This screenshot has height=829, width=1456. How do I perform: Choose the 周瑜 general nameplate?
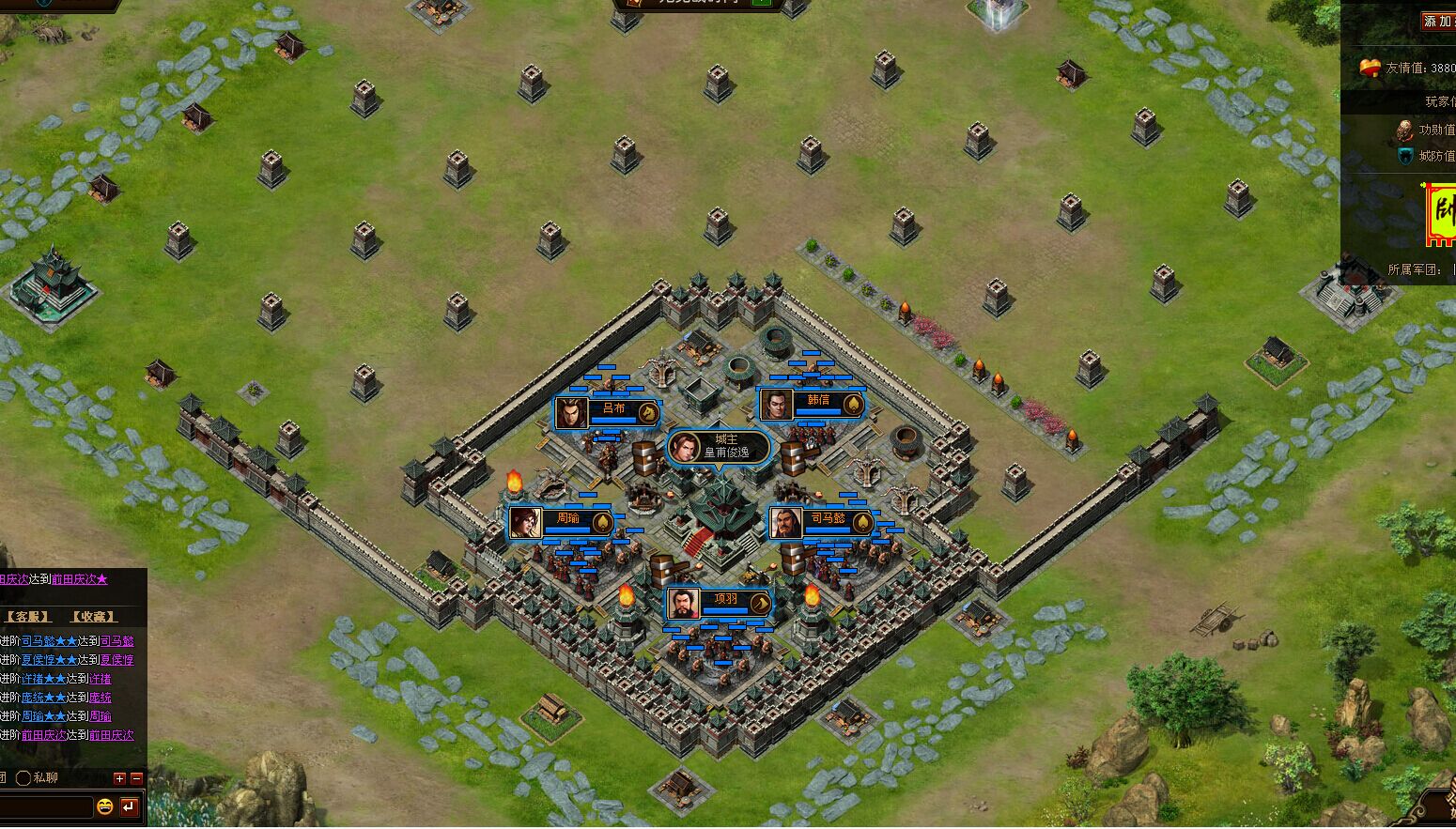click(562, 523)
